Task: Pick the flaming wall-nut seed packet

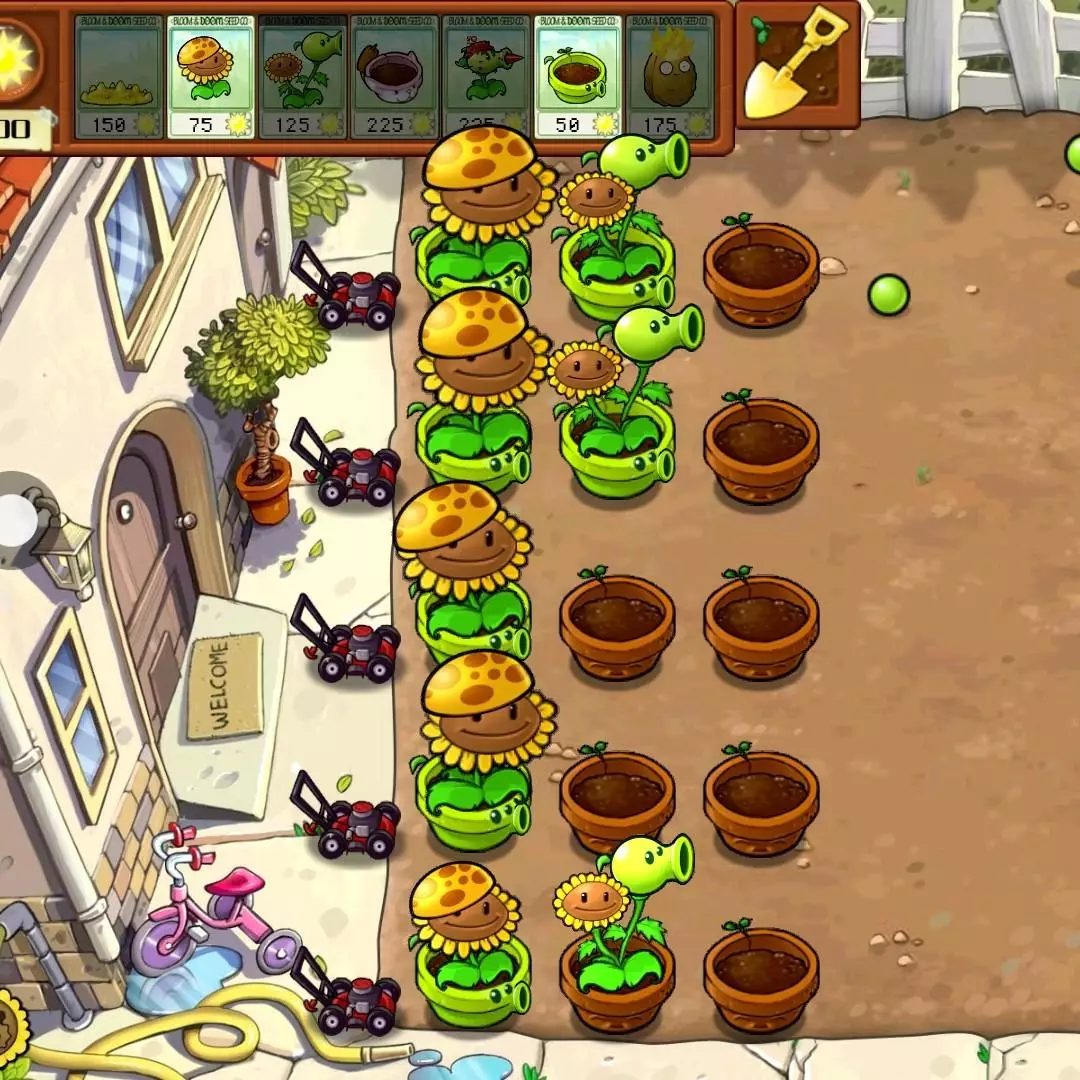Action: [669, 77]
